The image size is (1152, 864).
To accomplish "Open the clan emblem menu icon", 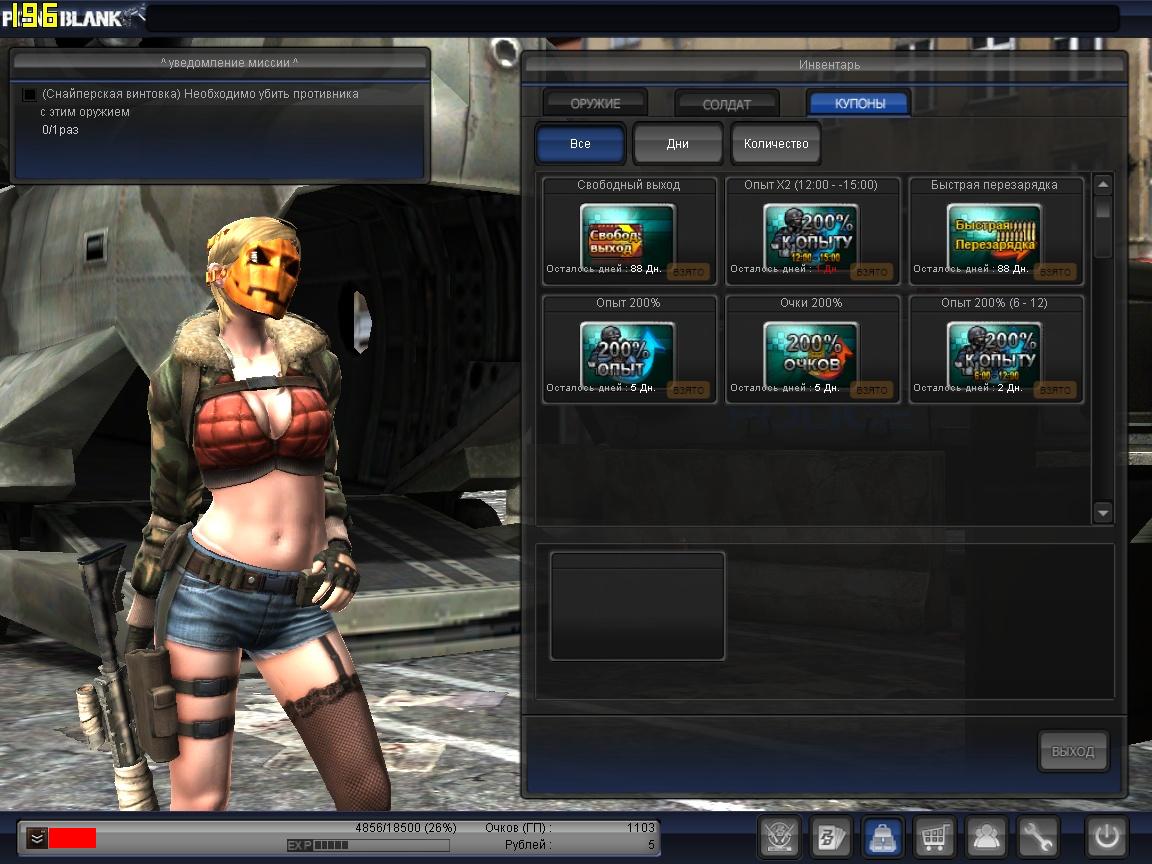I will click(780, 837).
